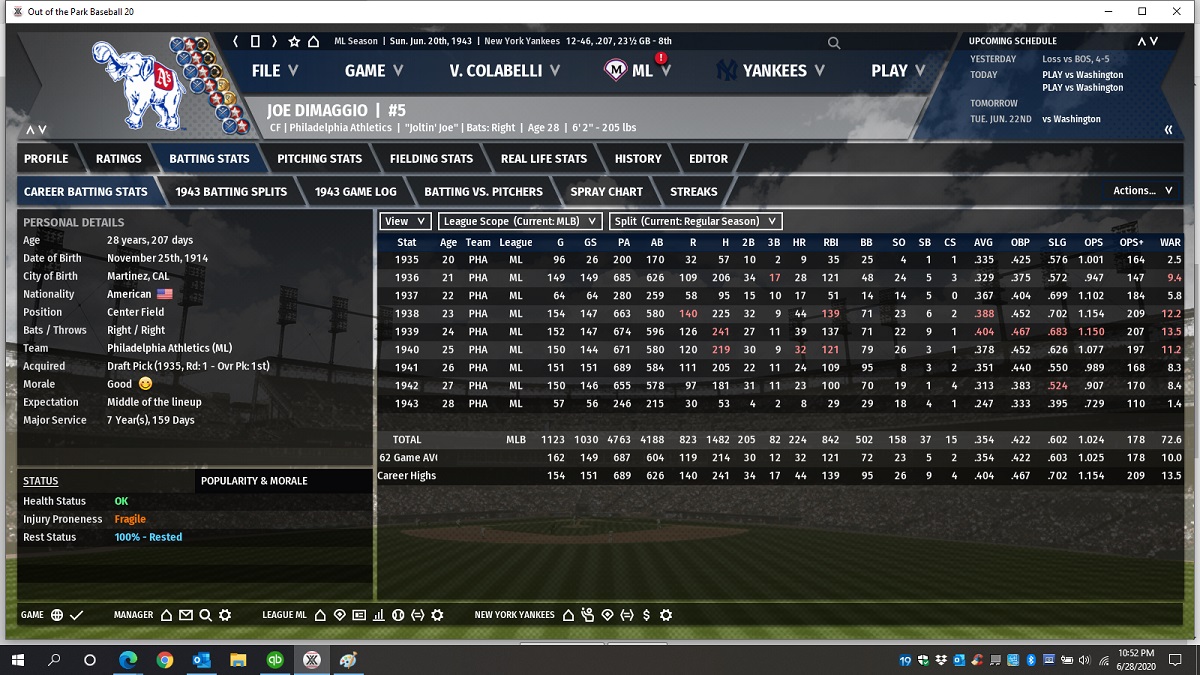Open the Actions dropdown

tap(1142, 191)
